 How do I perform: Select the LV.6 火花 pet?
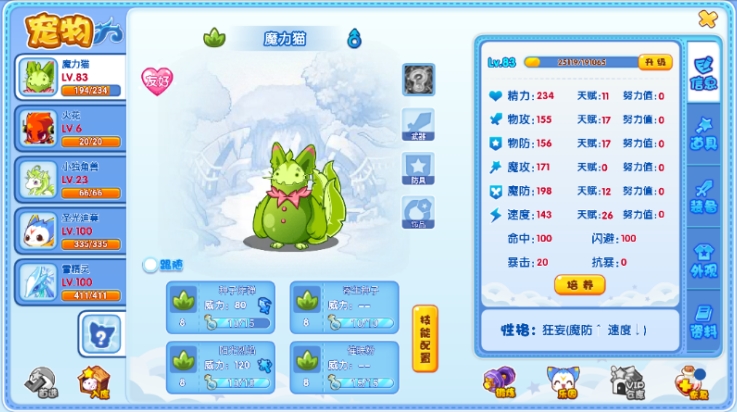pos(68,128)
